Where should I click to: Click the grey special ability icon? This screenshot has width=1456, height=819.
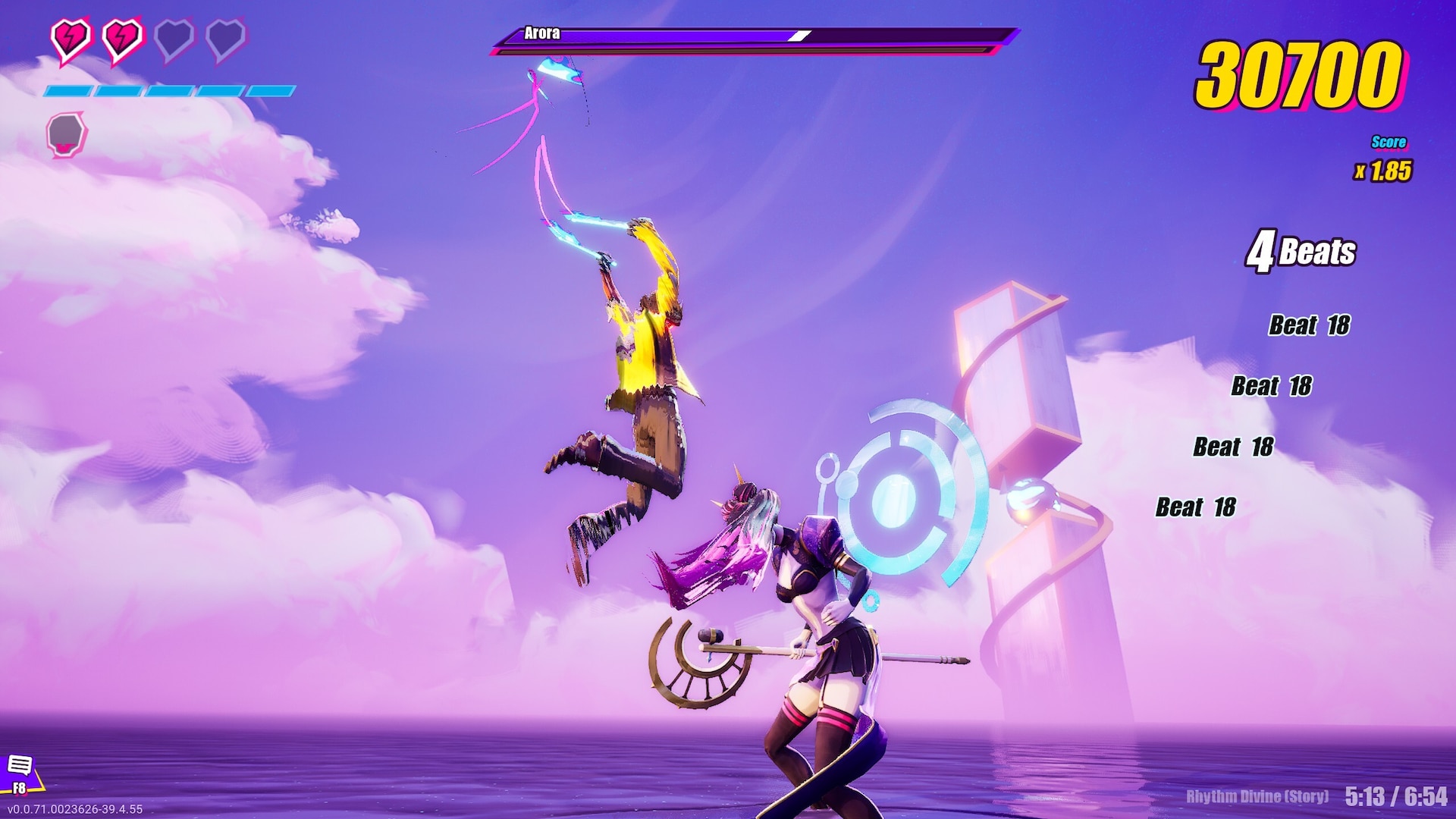click(67, 135)
